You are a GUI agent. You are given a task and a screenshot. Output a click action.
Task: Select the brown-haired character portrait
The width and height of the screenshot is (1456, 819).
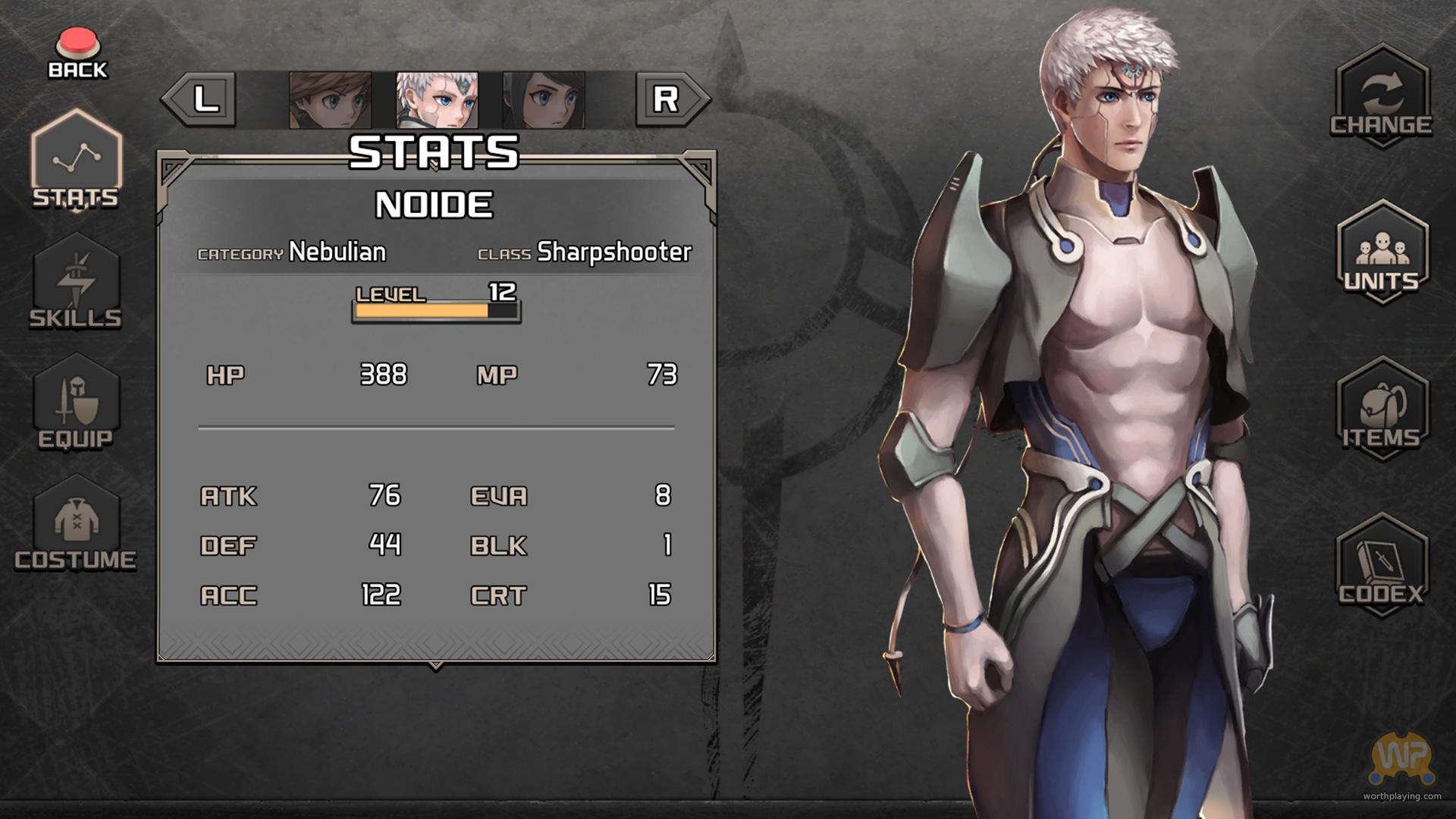pos(331,100)
